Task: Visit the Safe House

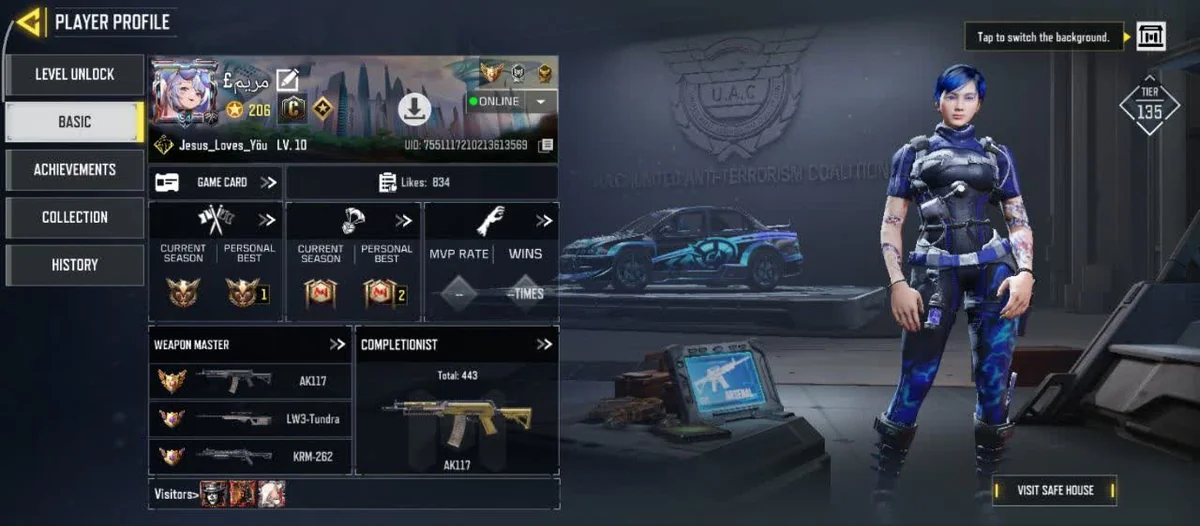Action: [x=1054, y=490]
